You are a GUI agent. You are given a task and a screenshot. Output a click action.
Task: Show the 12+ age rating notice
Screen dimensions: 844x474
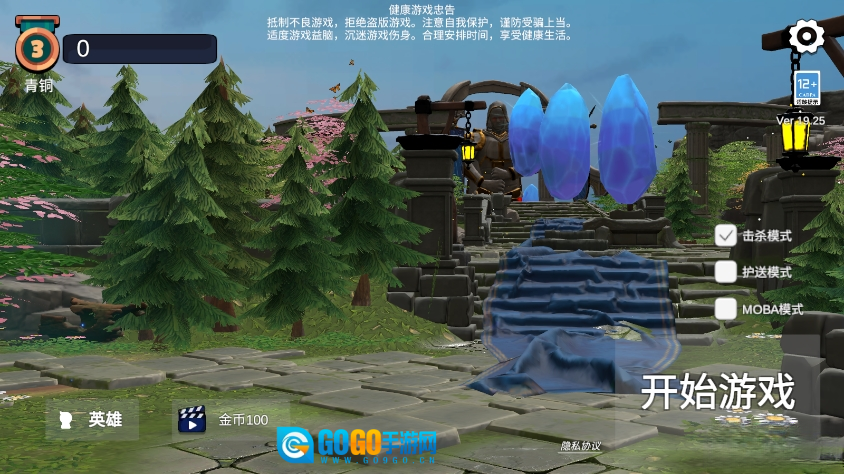pos(806,88)
